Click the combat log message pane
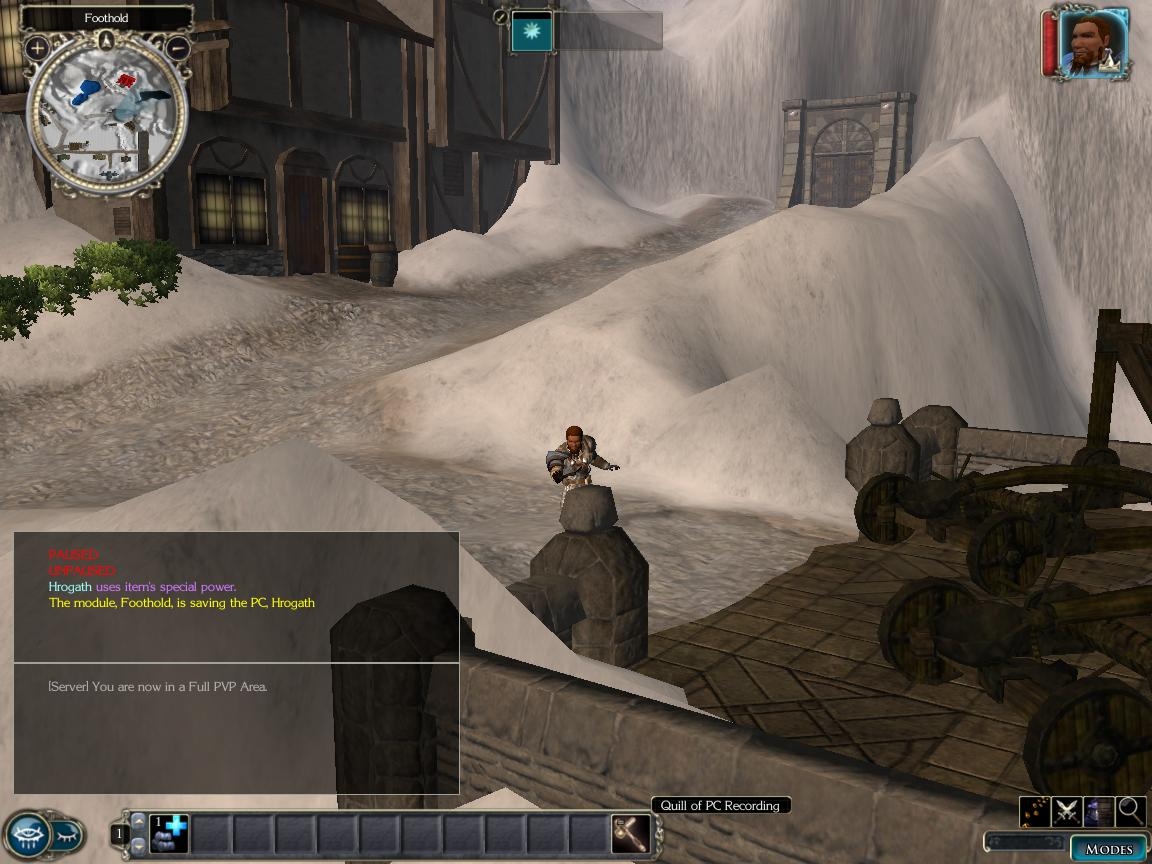The height and width of the screenshot is (864, 1152). pos(236,596)
